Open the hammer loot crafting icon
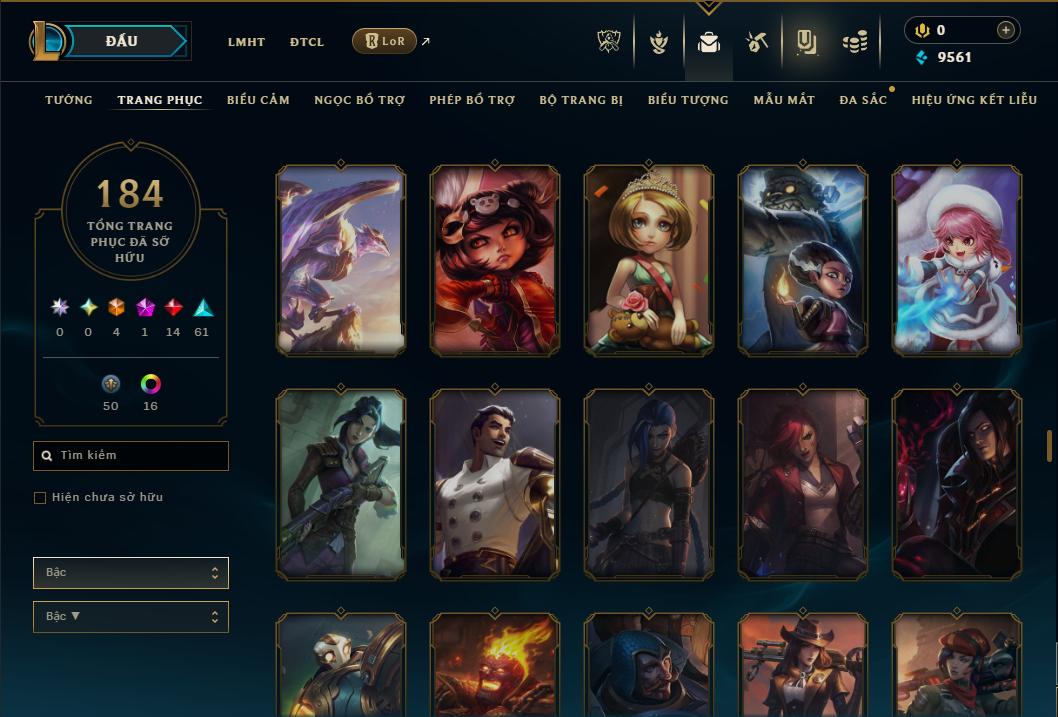This screenshot has height=717, width=1058. [x=756, y=42]
